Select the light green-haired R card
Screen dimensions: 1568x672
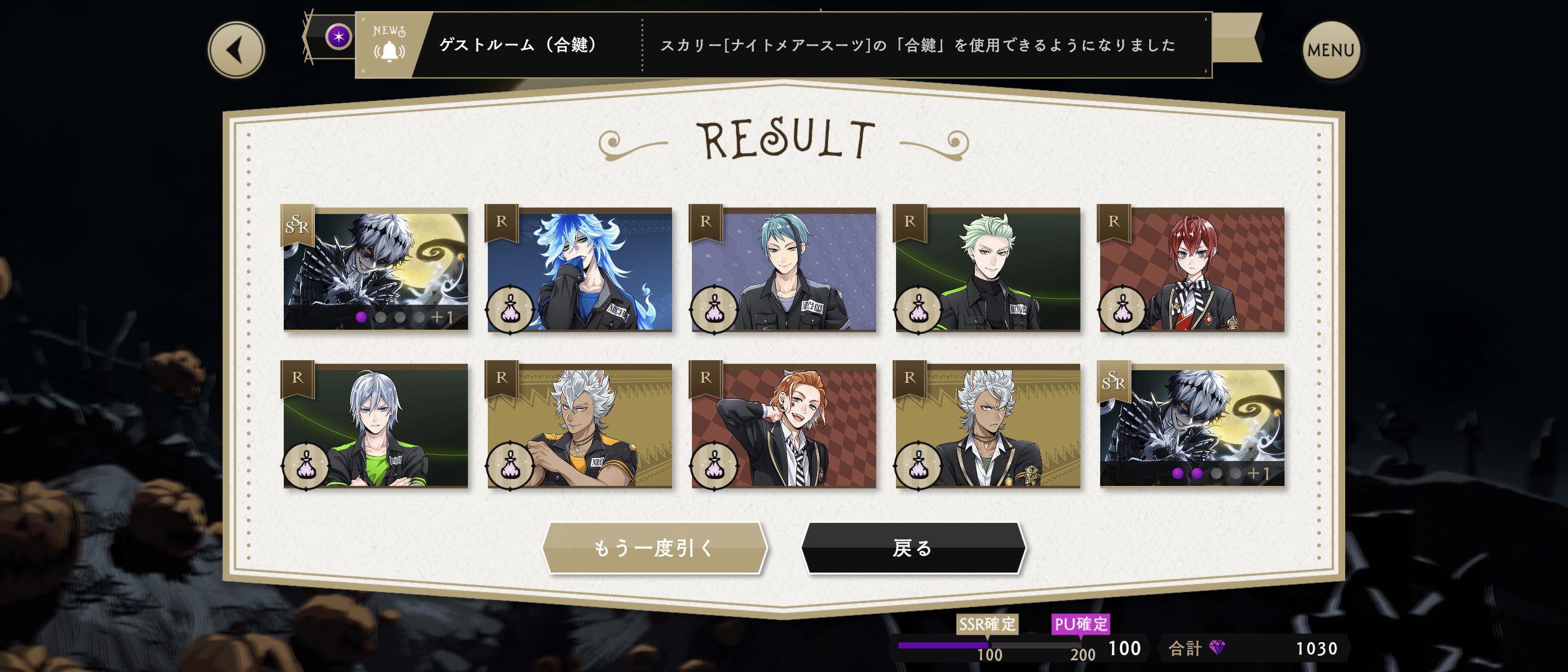[987, 269]
